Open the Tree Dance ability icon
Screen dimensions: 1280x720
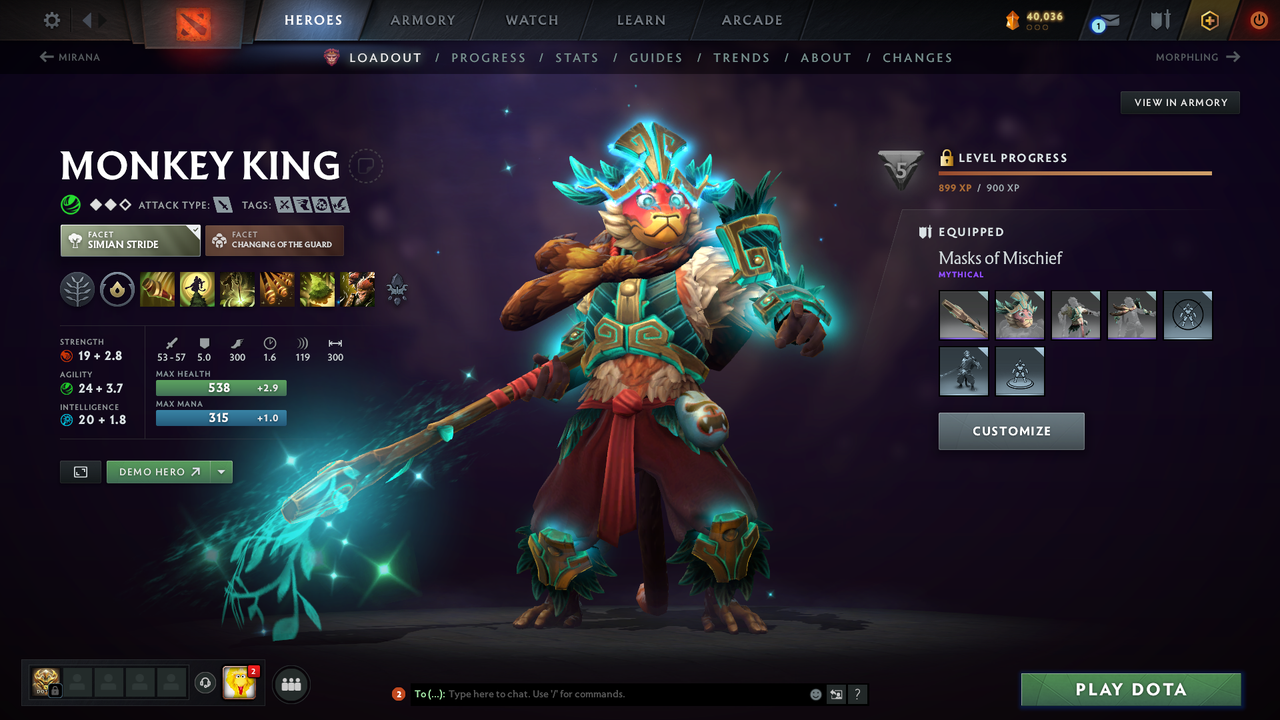tap(197, 289)
